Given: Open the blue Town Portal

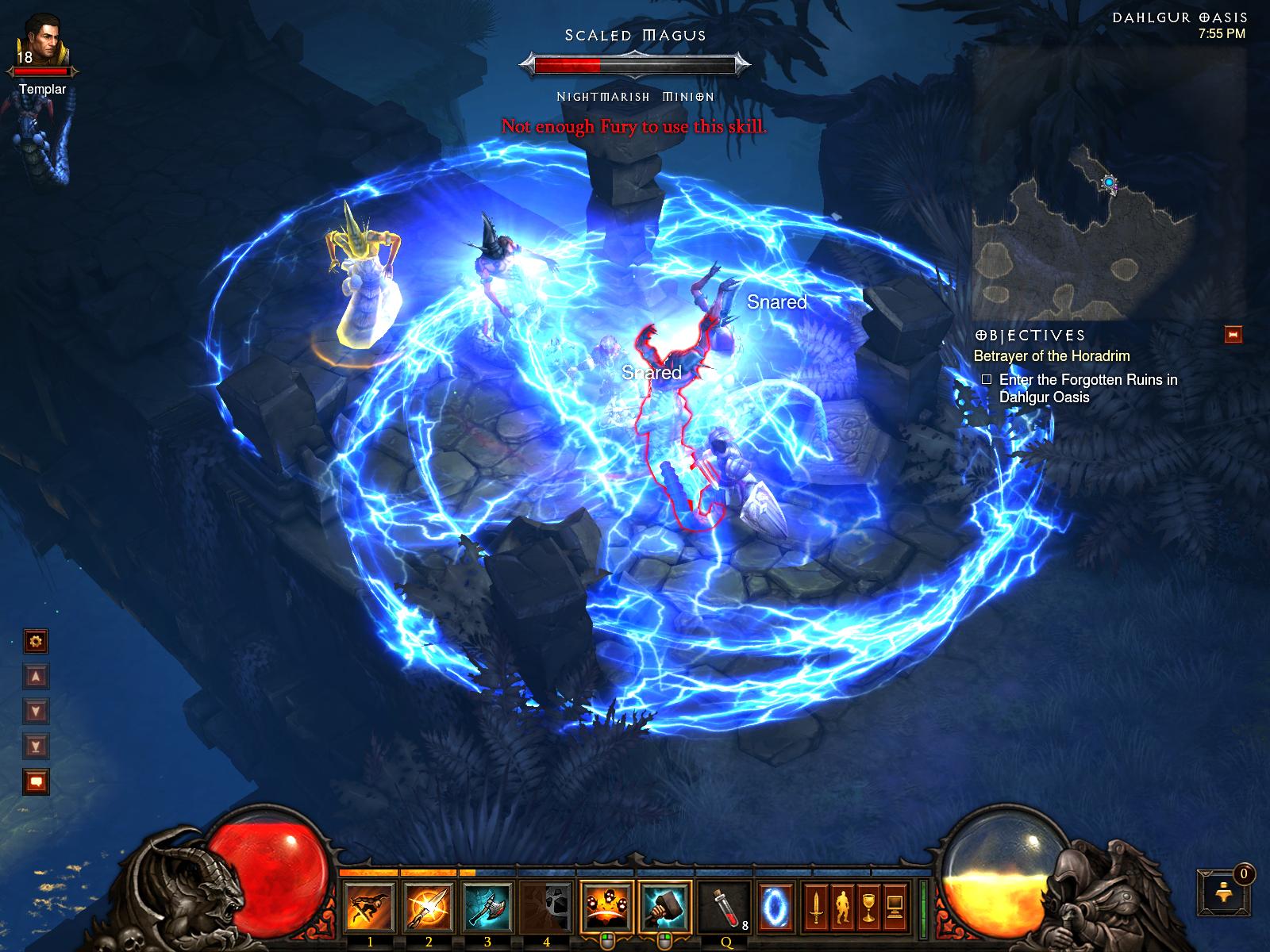Looking at the screenshot, I should pyautogui.click(x=773, y=906).
